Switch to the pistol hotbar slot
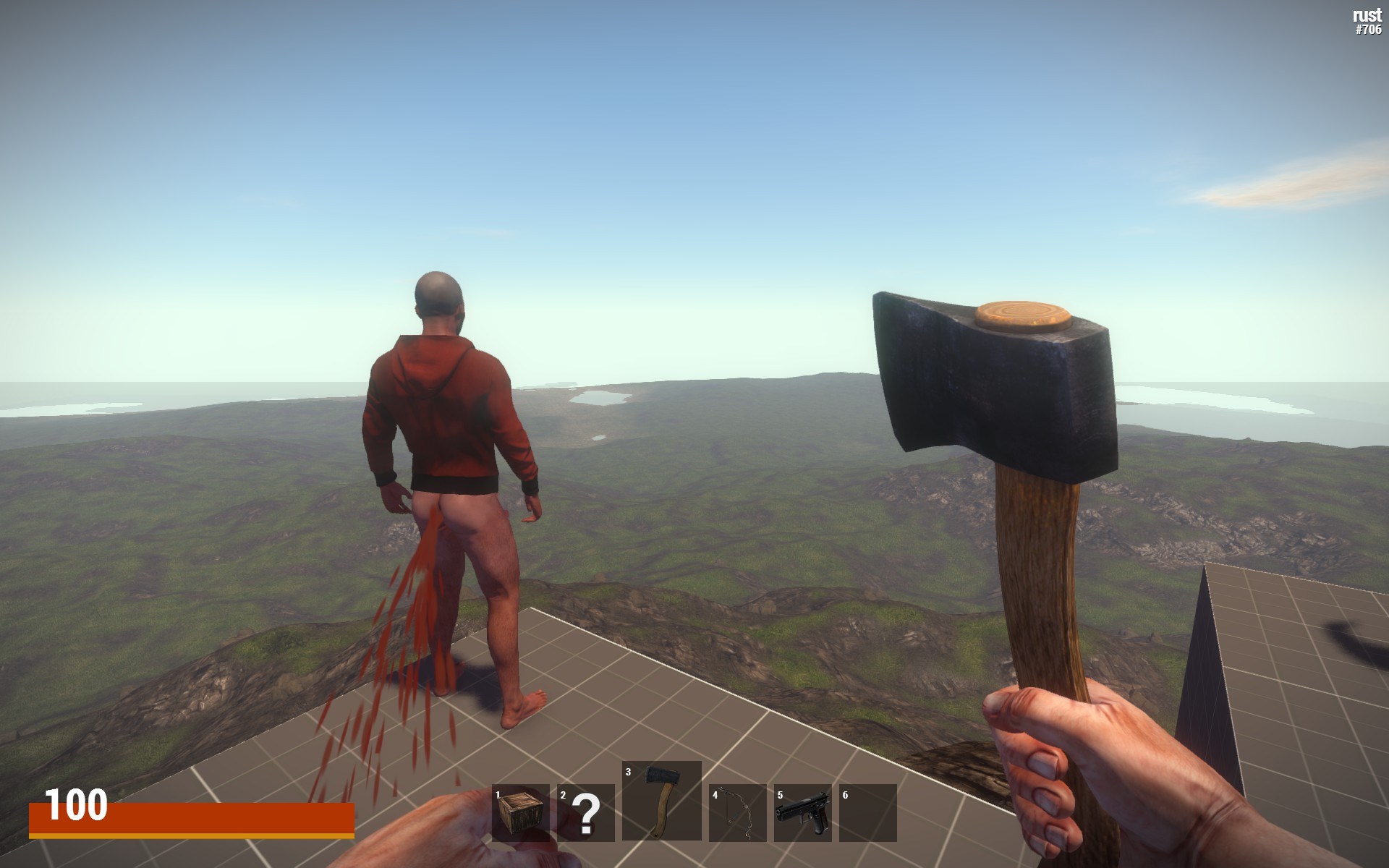The image size is (1389, 868). [x=802, y=812]
